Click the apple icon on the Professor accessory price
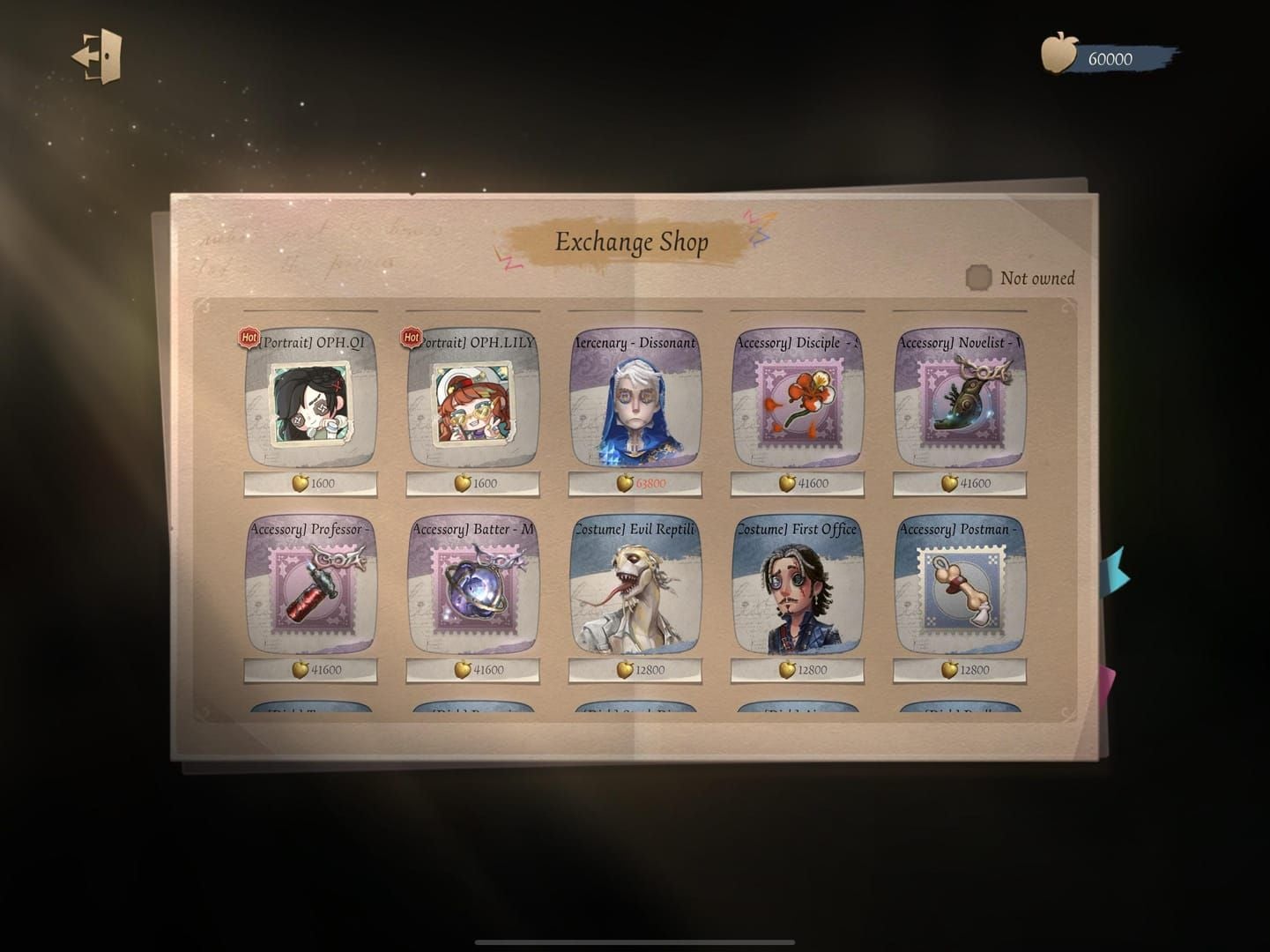Image resolution: width=1270 pixels, height=952 pixels. [301, 669]
